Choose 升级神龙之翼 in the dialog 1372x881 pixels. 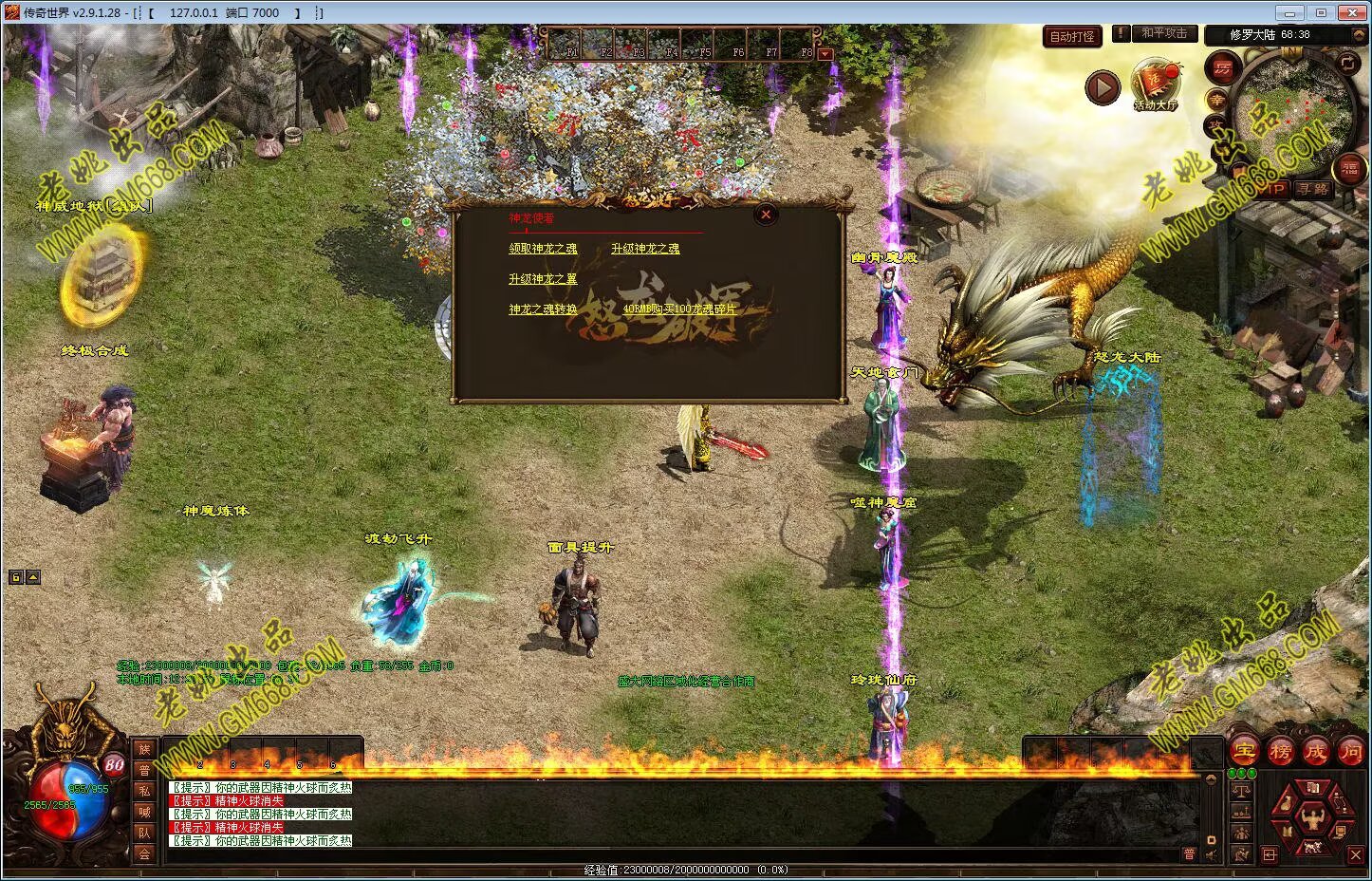[x=543, y=279]
